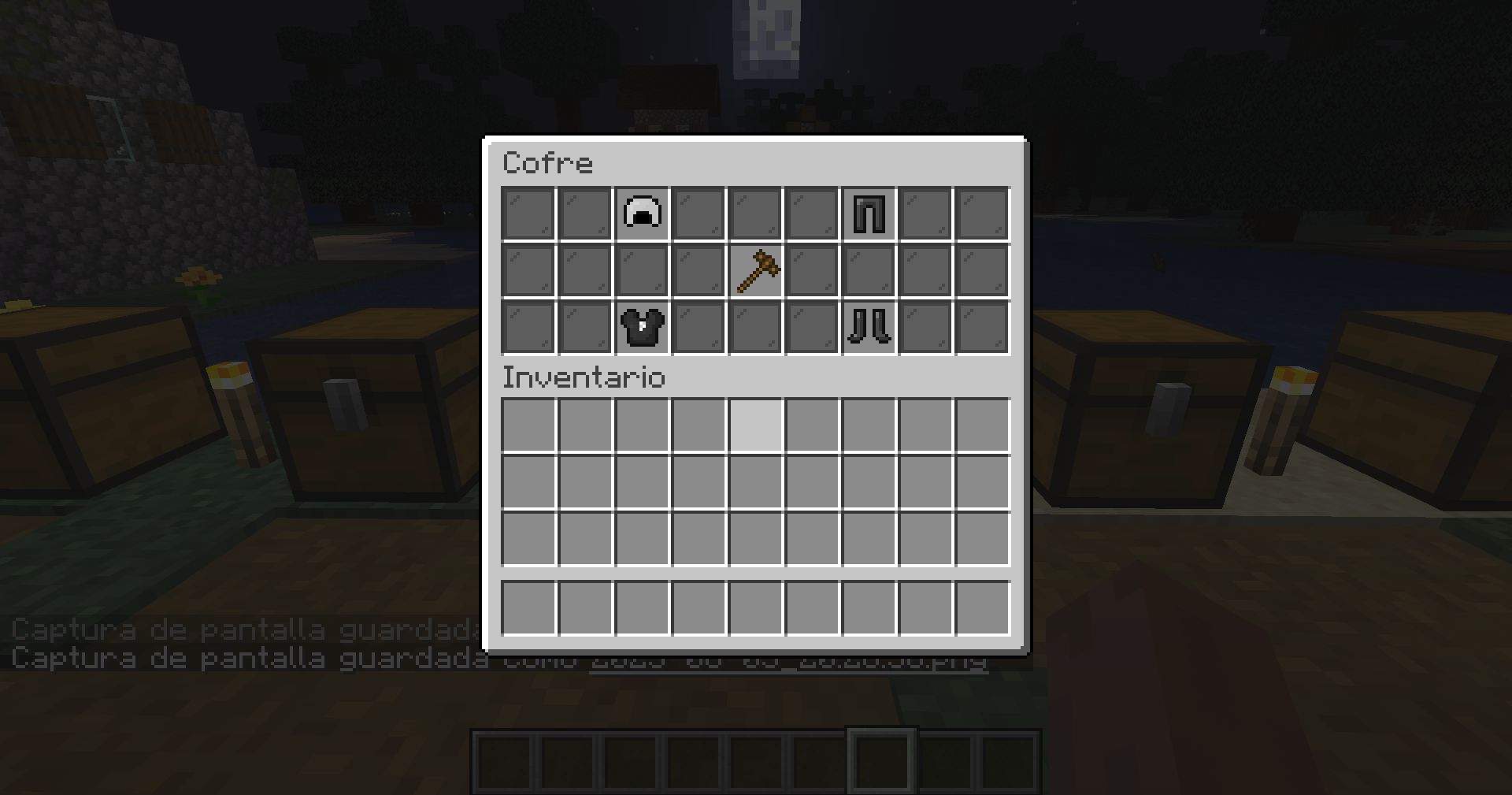
Task: Click the chest slot directly below the leggings
Action: [x=868, y=270]
